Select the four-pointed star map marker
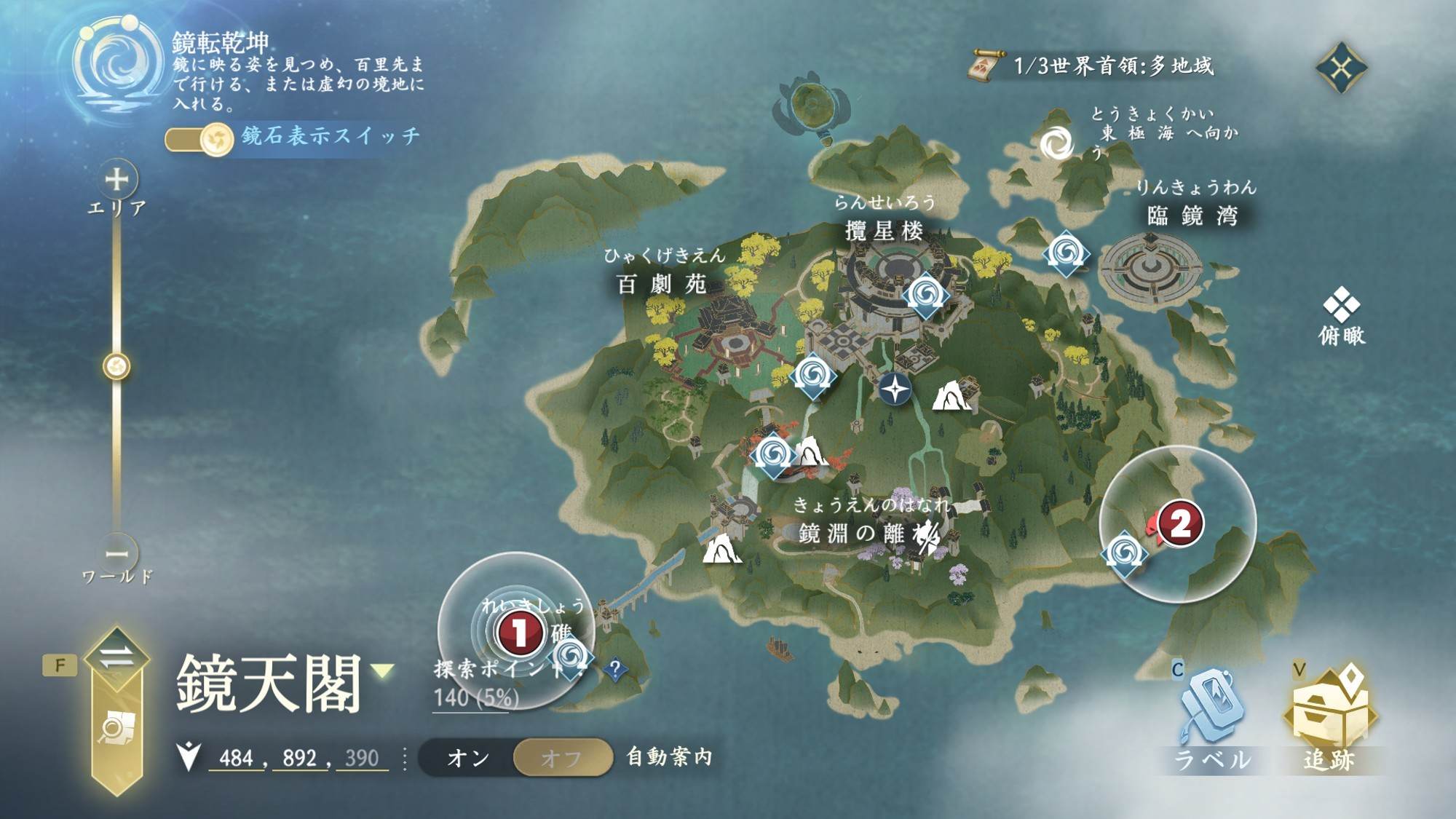Viewport: 1456px width, 819px height. point(895,389)
